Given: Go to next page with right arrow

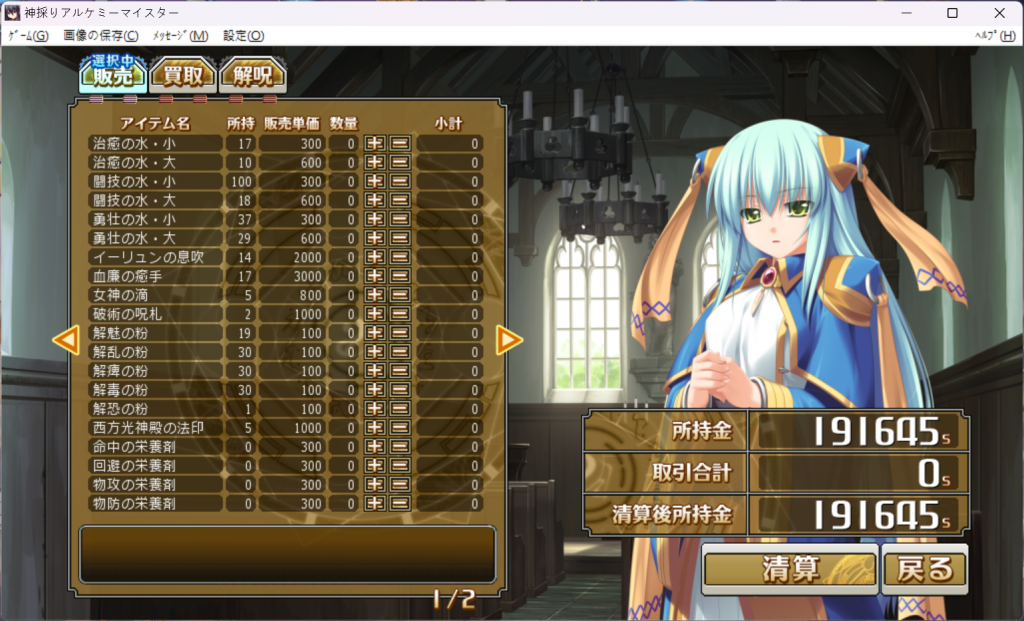Looking at the screenshot, I should (x=509, y=340).
